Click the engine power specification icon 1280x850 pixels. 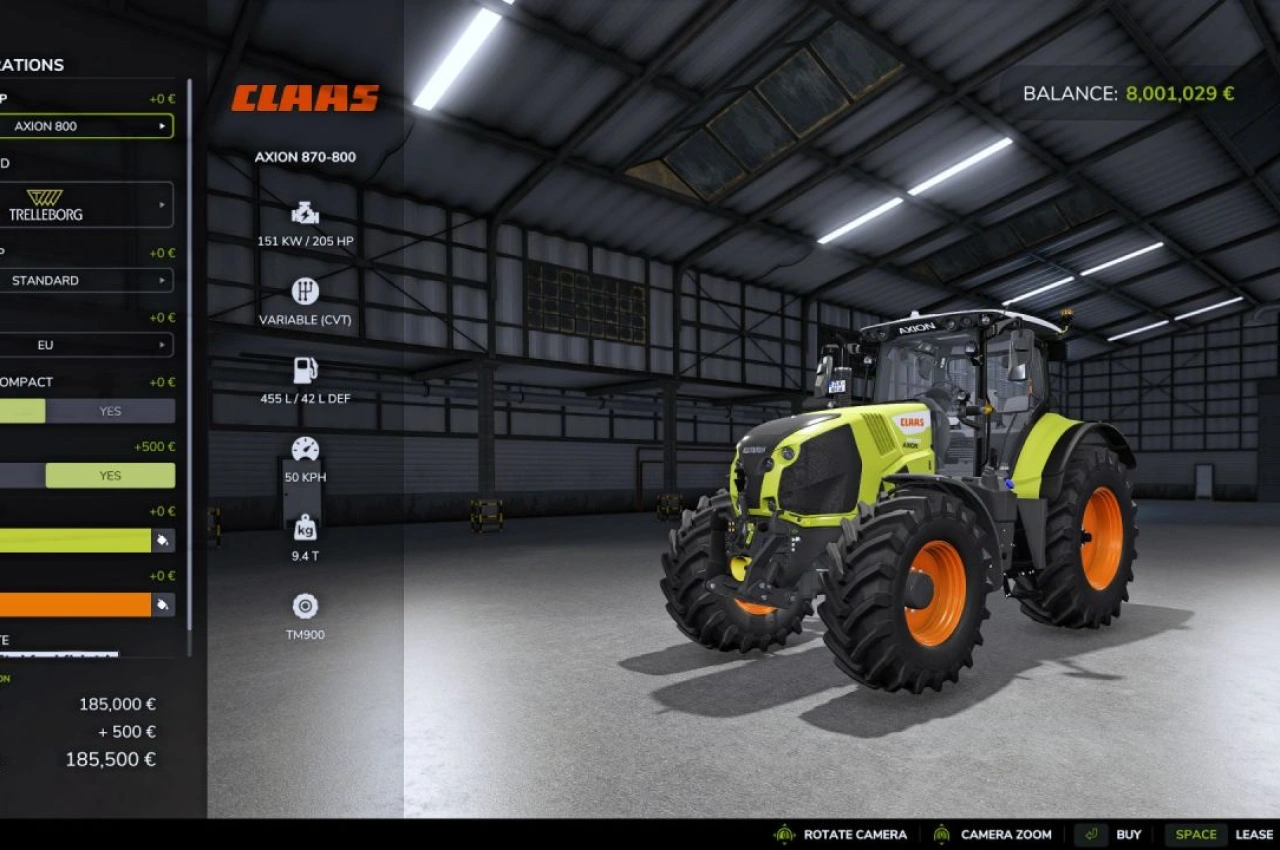click(x=304, y=212)
